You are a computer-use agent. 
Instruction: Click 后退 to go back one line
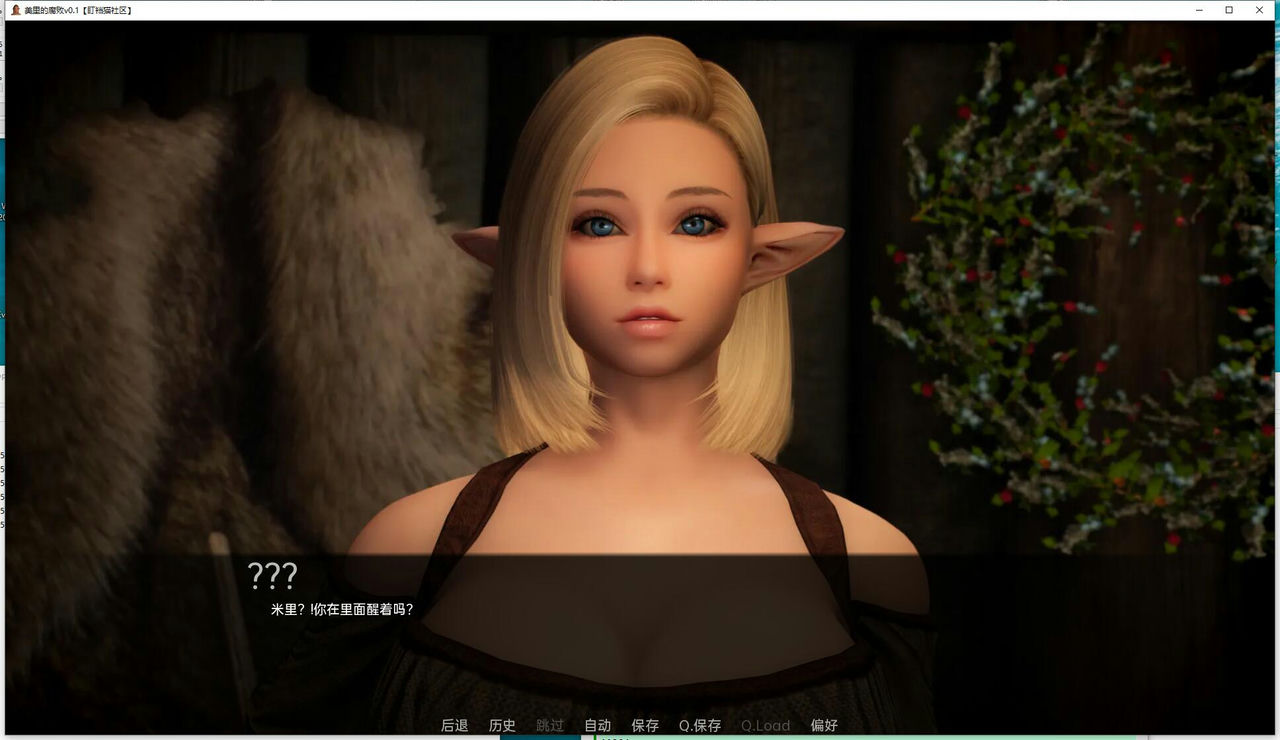pos(454,725)
